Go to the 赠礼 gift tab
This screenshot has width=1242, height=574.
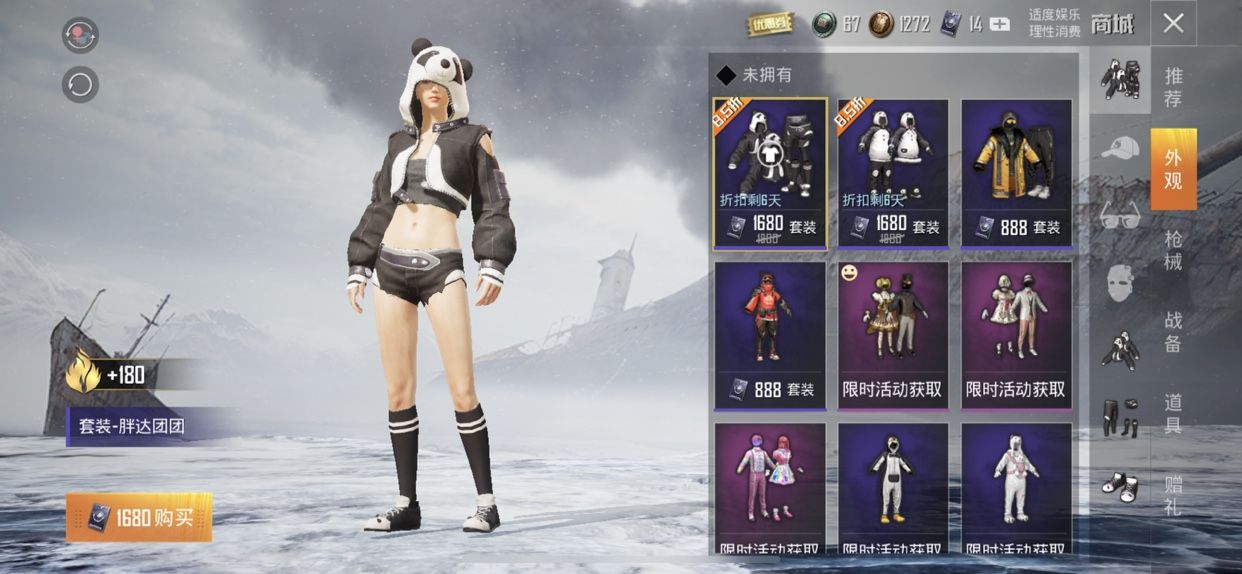[x=1173, y=495]
